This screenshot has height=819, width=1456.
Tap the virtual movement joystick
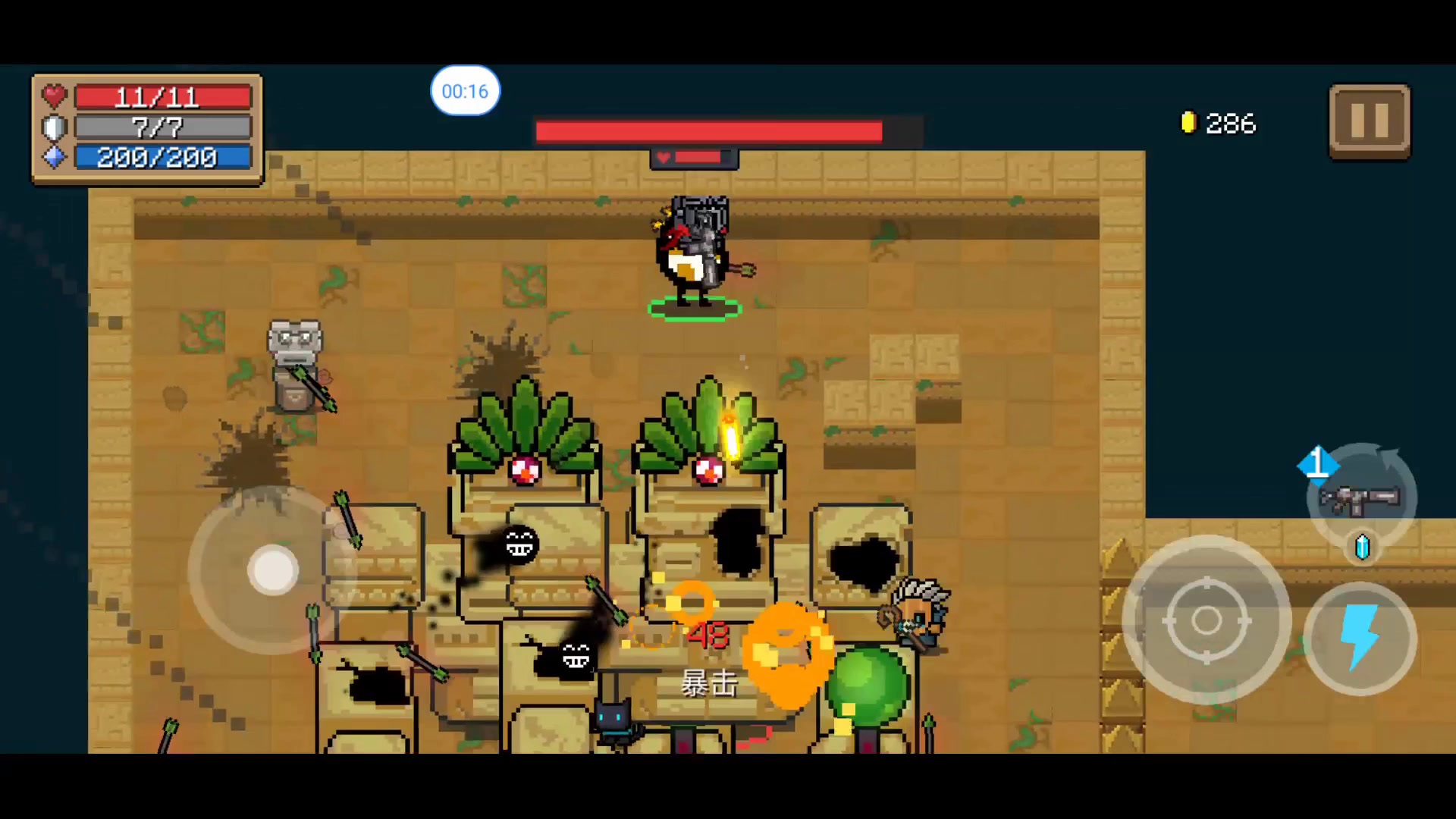(273, 570)
